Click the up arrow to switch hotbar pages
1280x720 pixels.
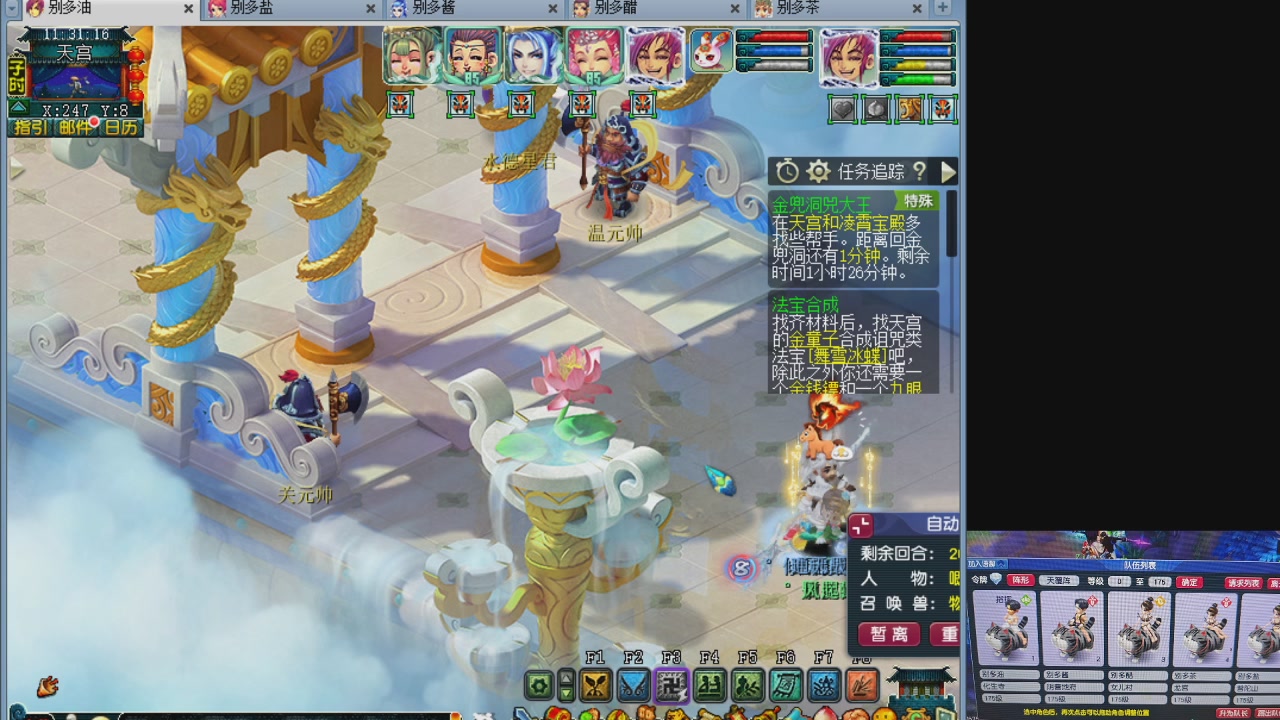(x=566, y=679)
